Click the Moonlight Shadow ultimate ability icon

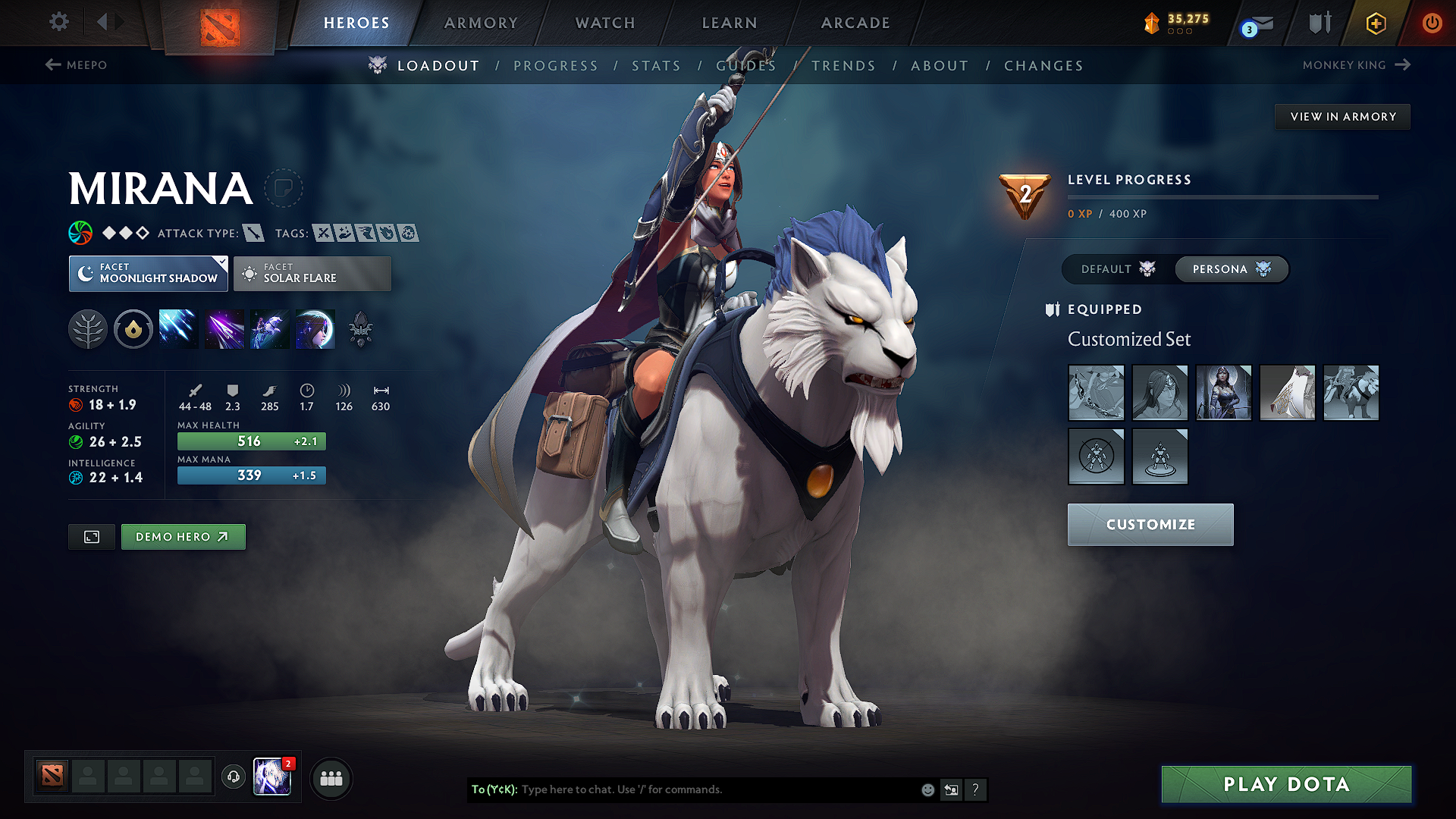[315, 328]
